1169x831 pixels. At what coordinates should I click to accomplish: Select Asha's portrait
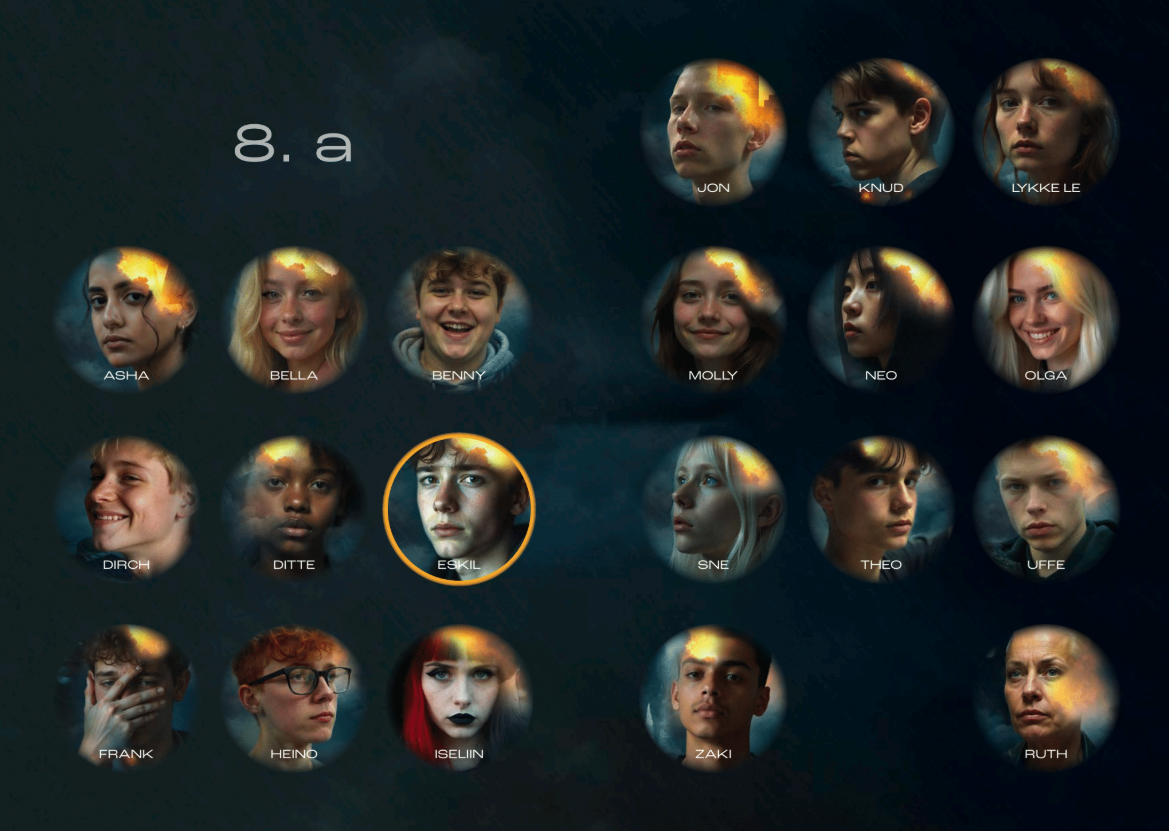(x=127, y=318)
